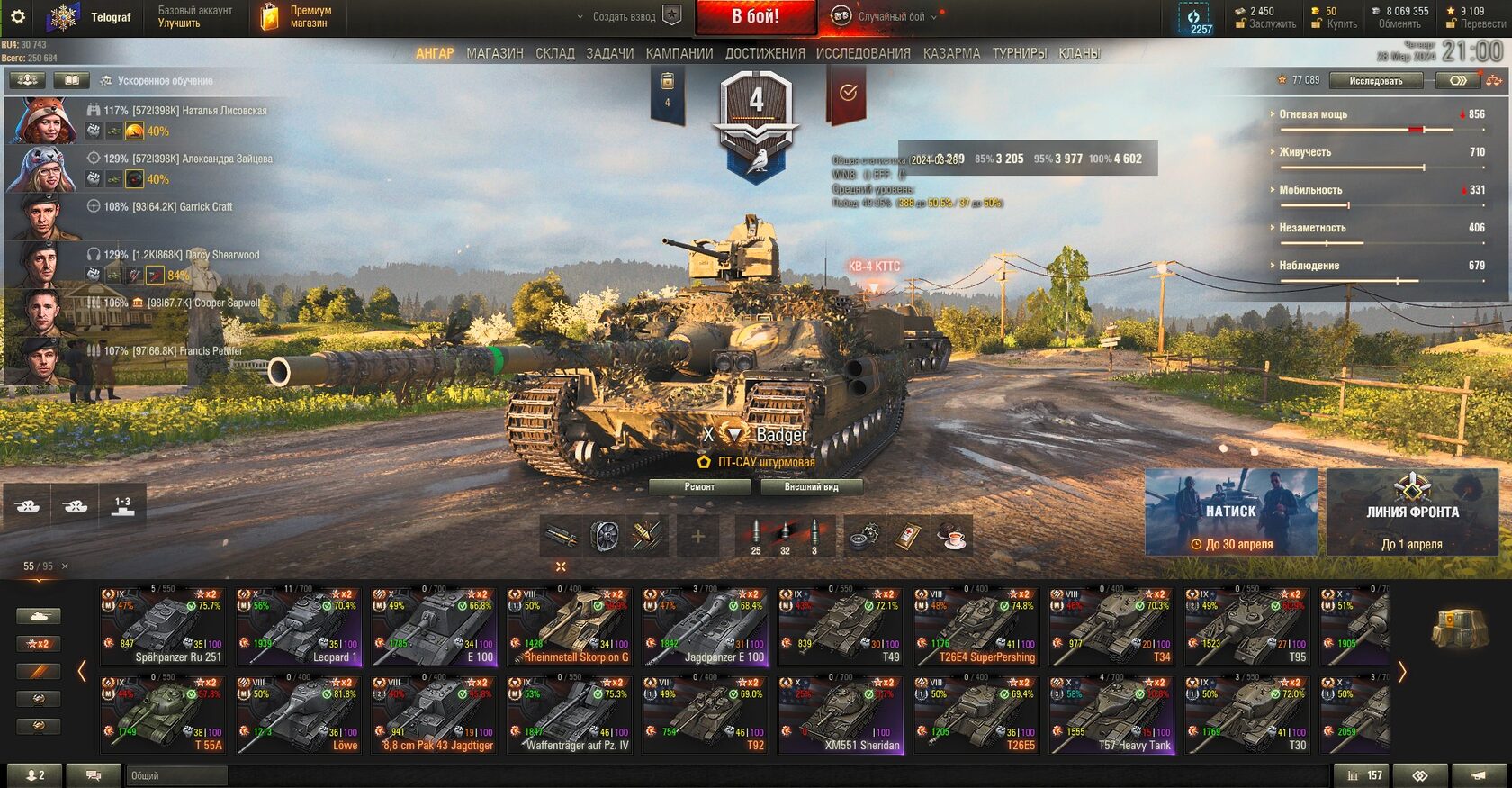Go to the ИССЛЕДОВАНИЯ tab
The image size is (1512, 788).
(862, 54)
